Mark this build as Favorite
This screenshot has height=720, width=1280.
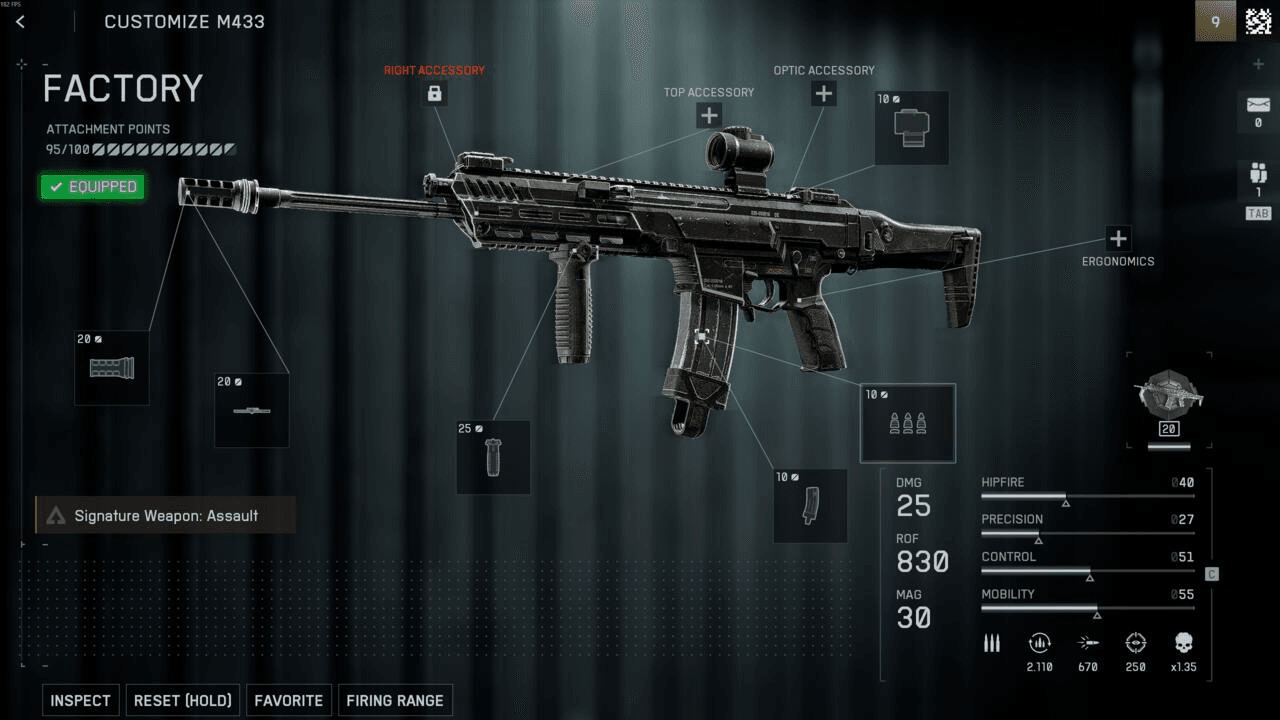[289, 700]
